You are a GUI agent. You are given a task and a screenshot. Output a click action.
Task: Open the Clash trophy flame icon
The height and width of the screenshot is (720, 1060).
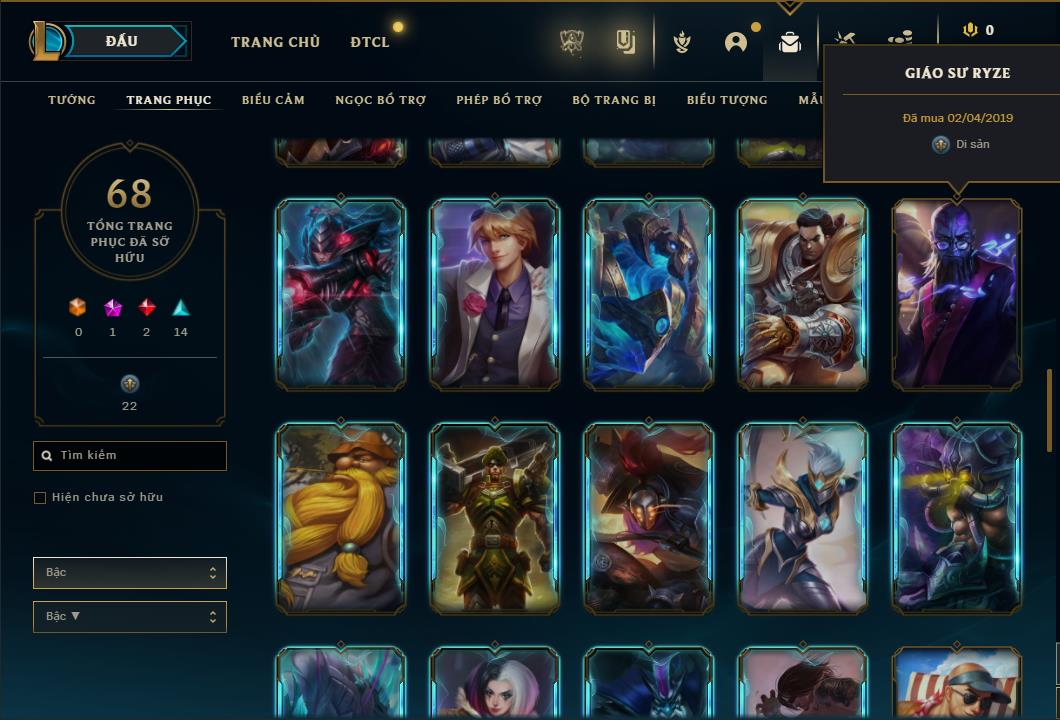(x=682, y=42)
